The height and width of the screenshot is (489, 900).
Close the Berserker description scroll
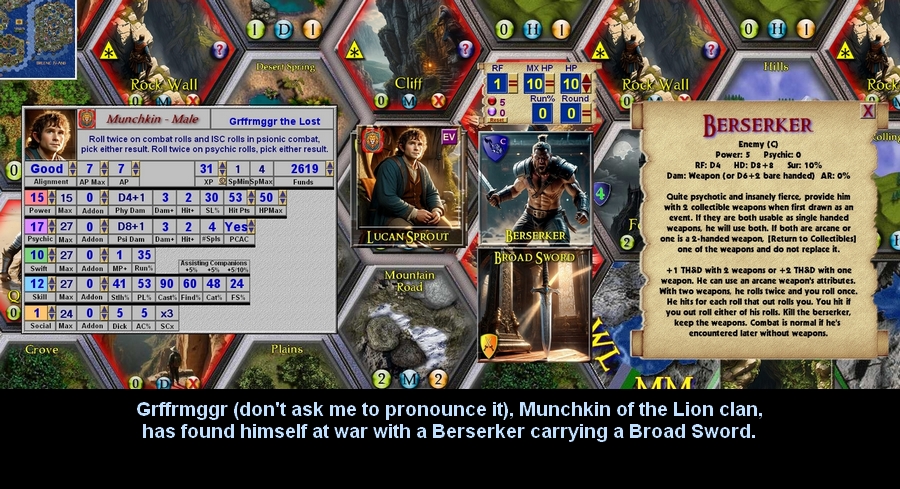point(868,111)
